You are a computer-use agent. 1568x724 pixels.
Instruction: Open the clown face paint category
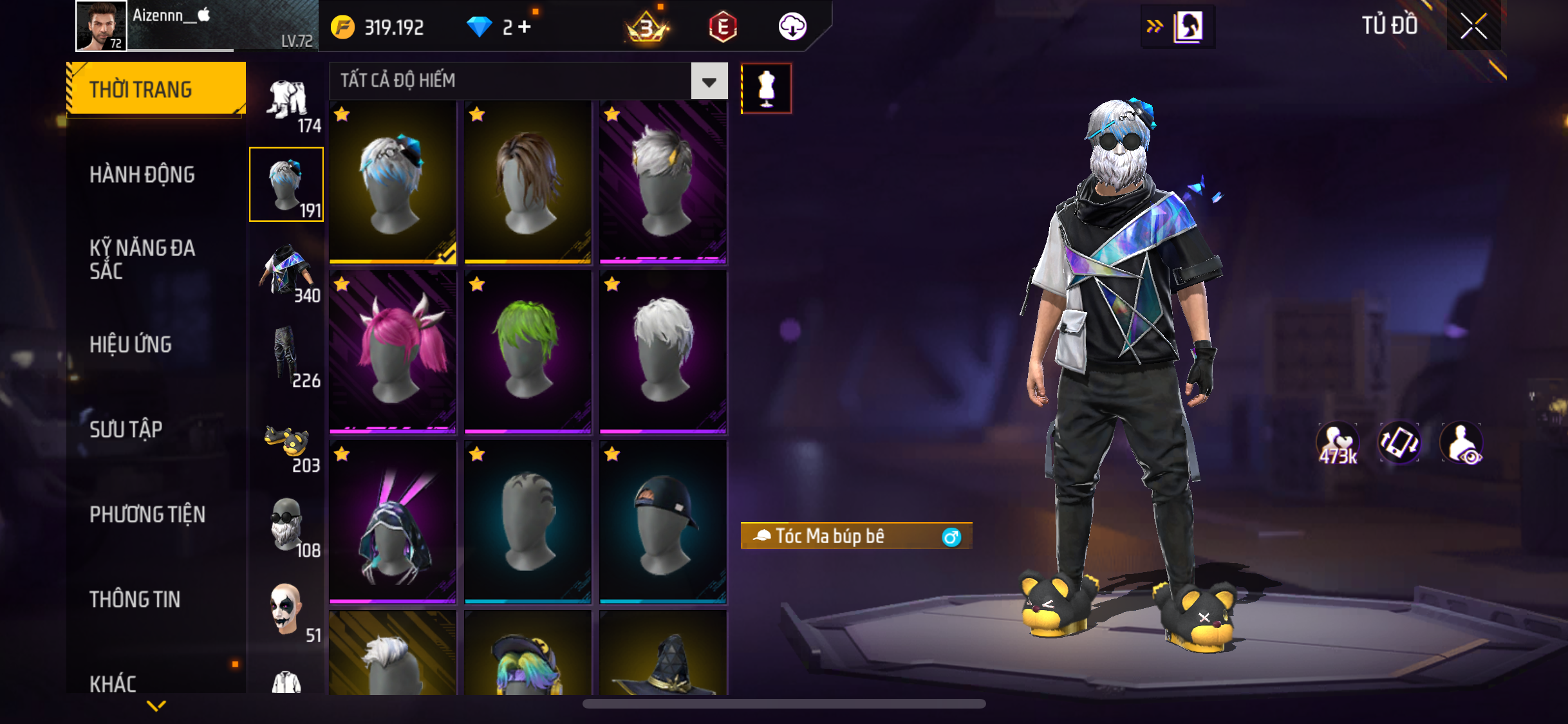(286, 610)
